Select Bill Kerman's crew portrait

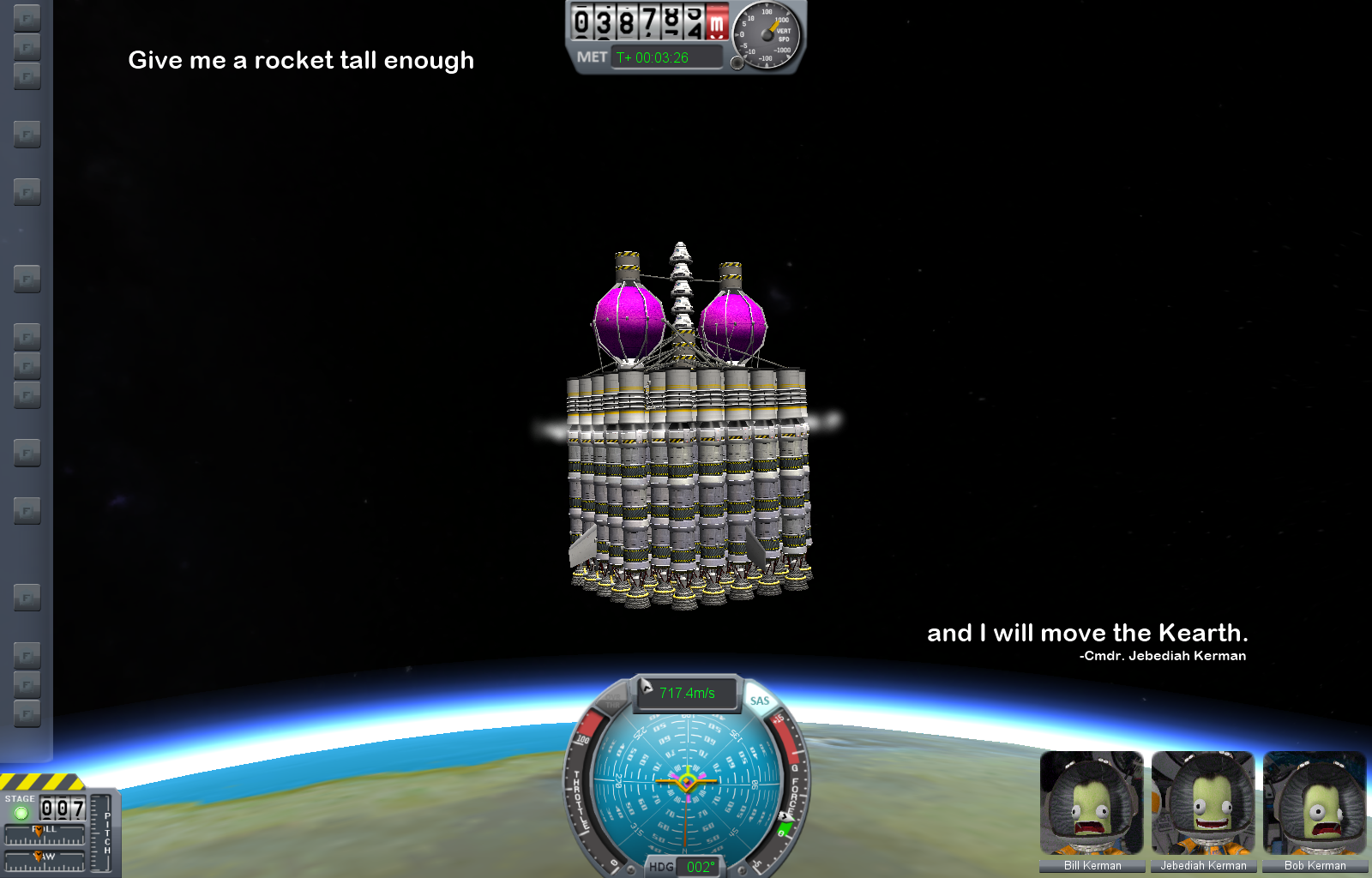click(x=1092, y=803)
